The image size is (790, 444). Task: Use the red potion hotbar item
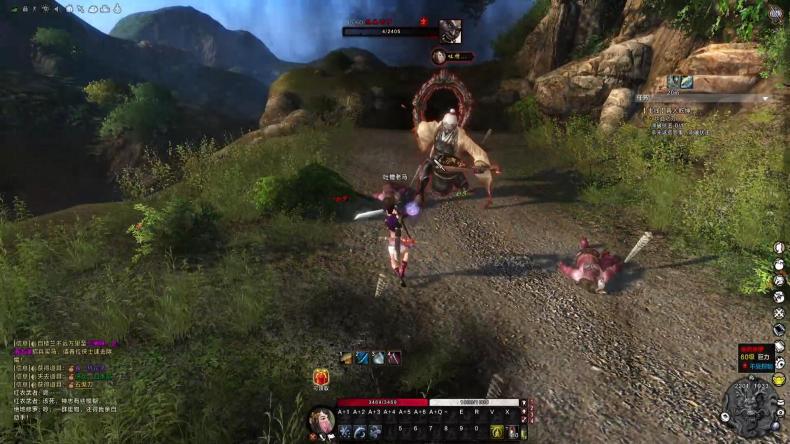click(511, 432)
